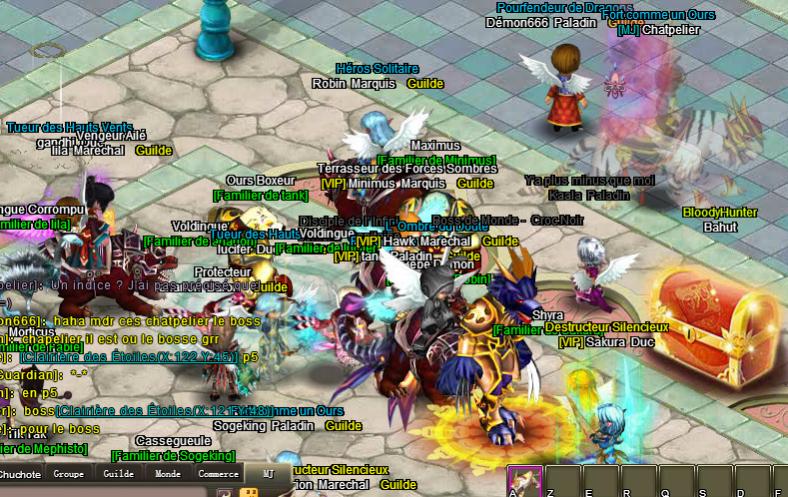Show the Monde chat channel

[168, 474]
